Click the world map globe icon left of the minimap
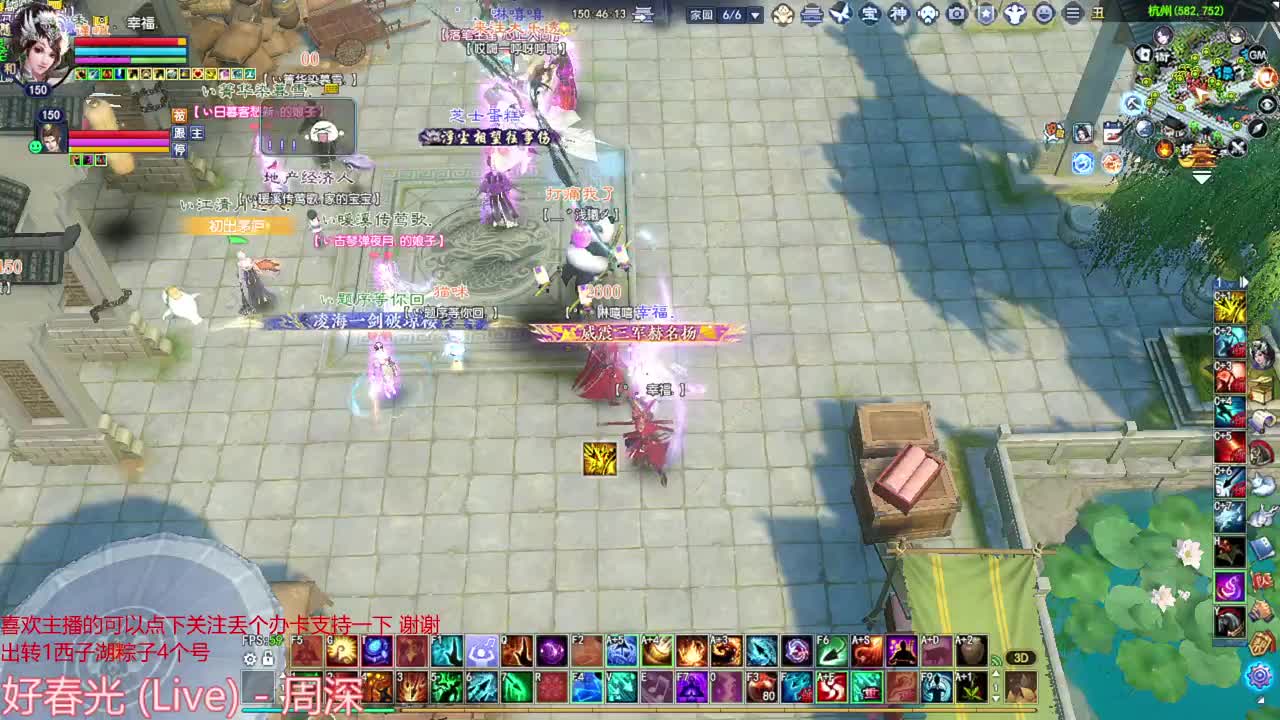 pos(1145,128)
